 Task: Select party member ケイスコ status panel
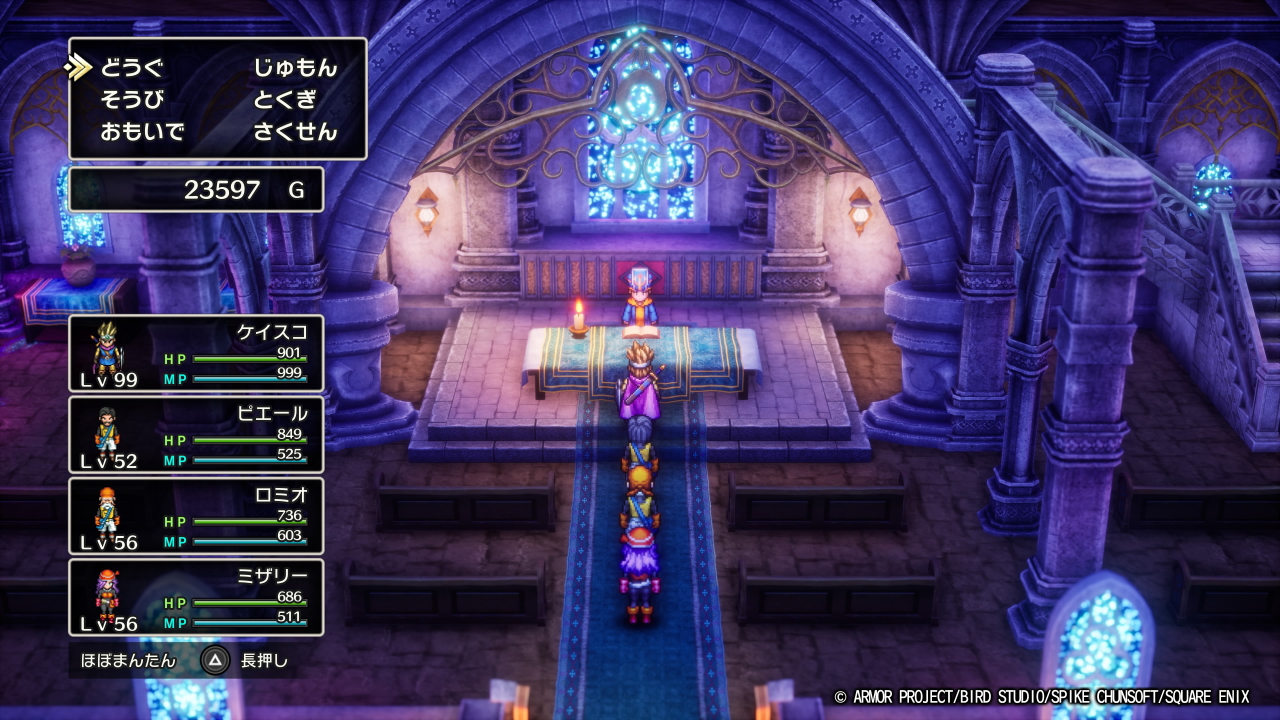tap(196, 353)
